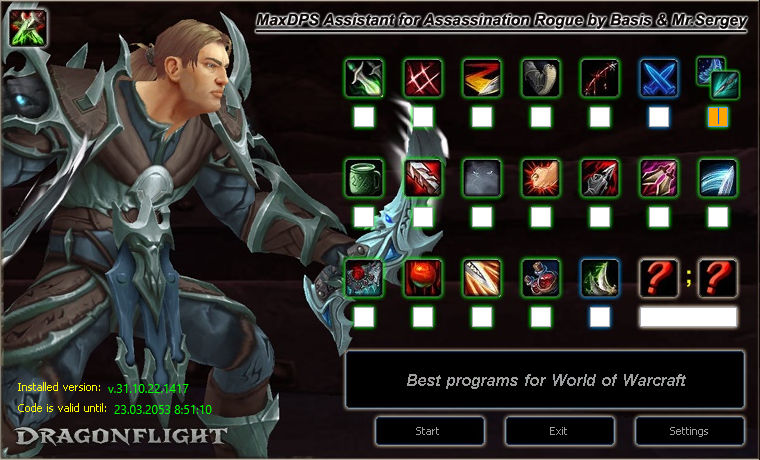Focus the white text field under the question marks
Viewport: 760px width, 460px height.
tap(688, 317)
